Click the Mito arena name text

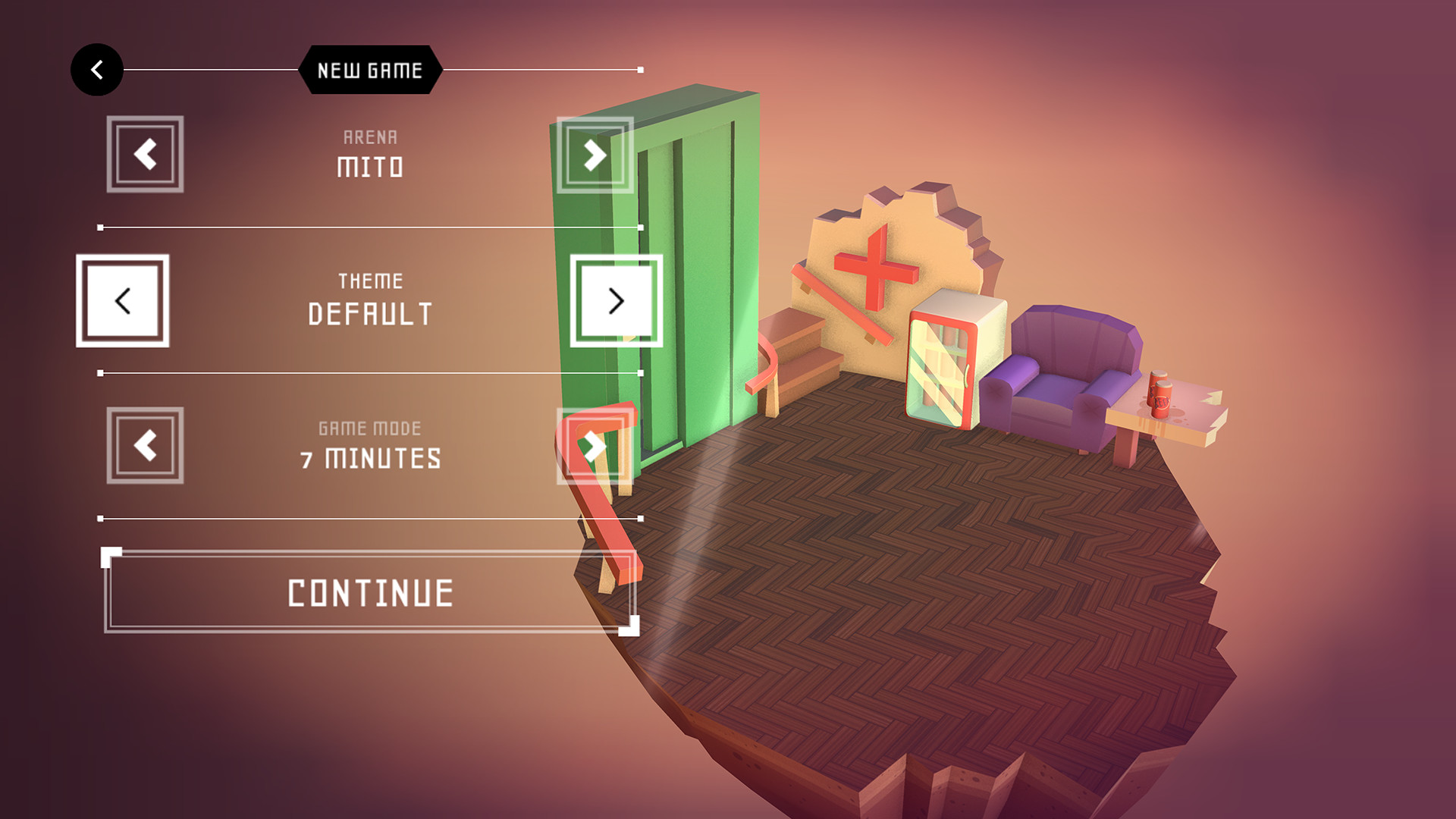point(369,168)
